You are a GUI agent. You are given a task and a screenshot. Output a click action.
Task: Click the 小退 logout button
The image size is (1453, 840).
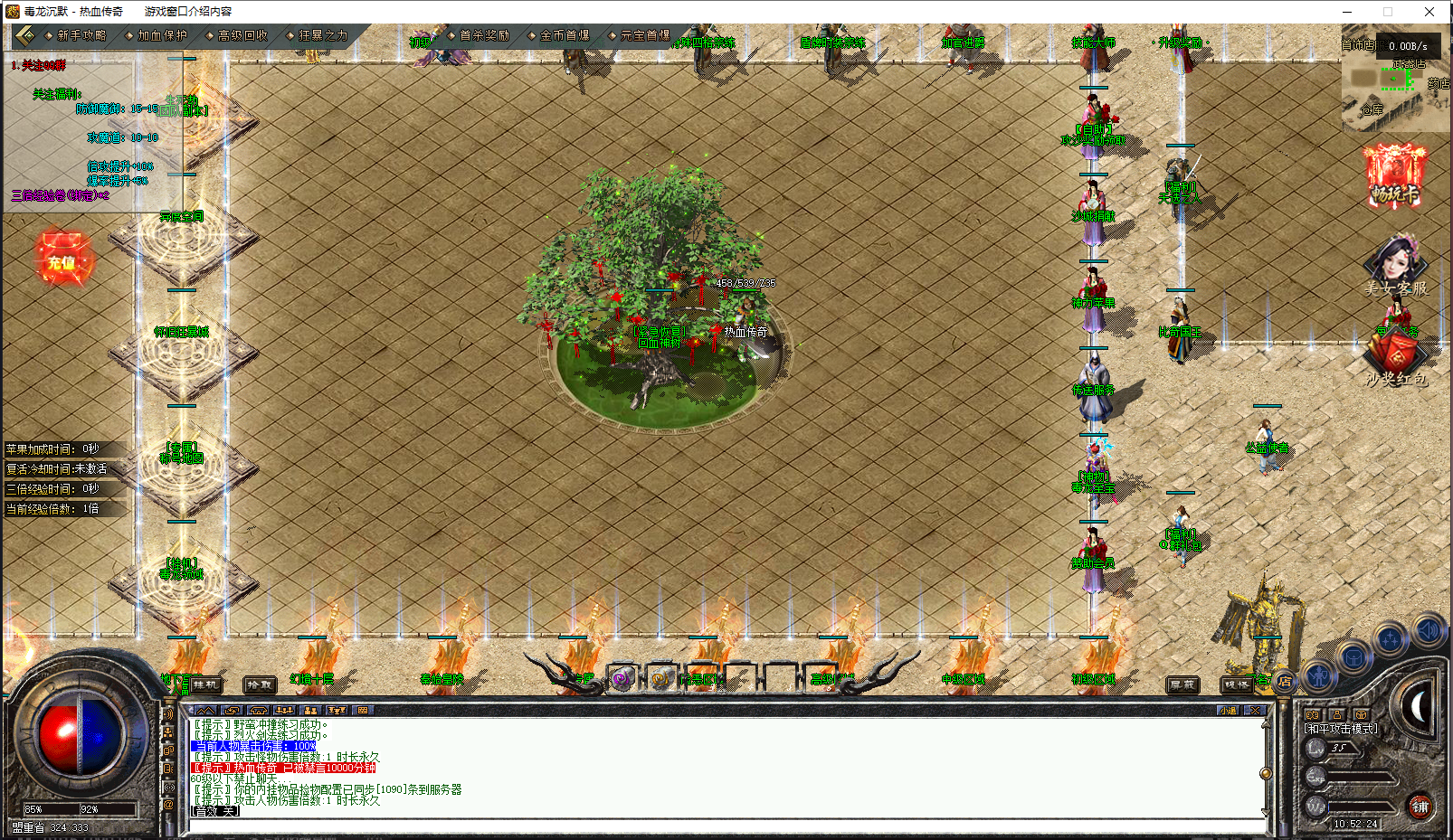coord(1228,711)
